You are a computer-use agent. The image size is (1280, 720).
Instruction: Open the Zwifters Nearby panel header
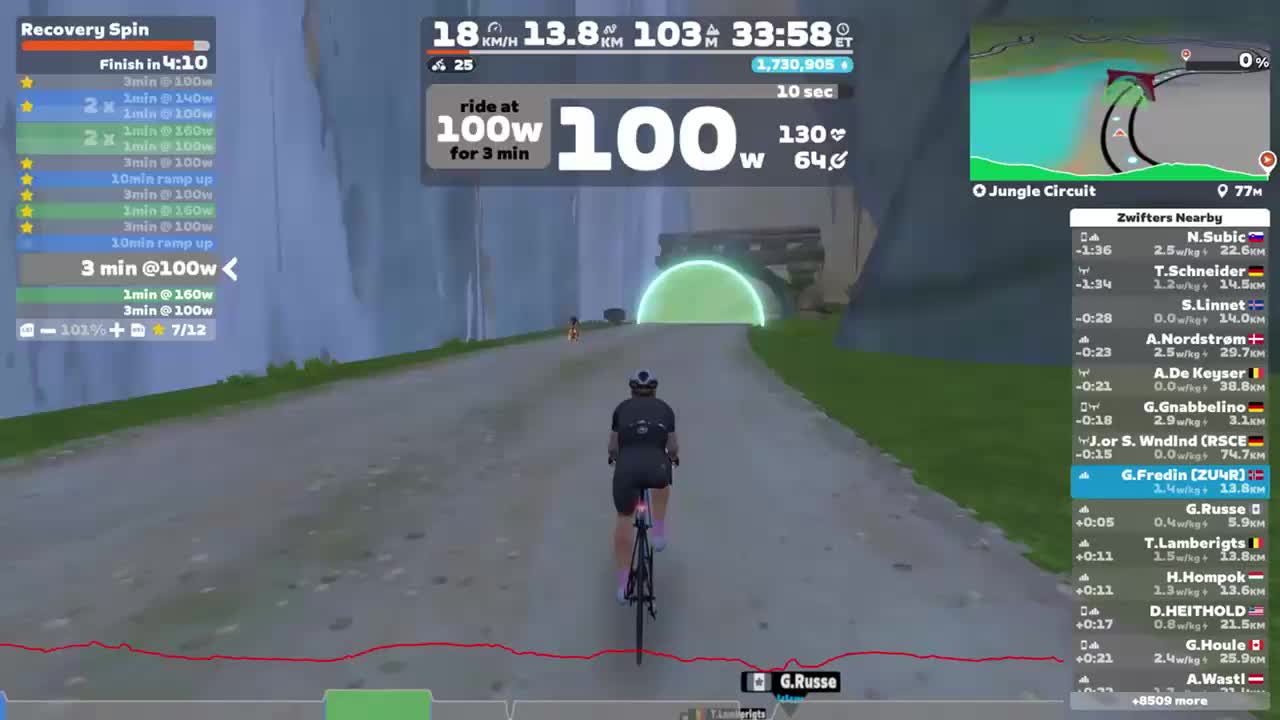(x=1170, y=217)
